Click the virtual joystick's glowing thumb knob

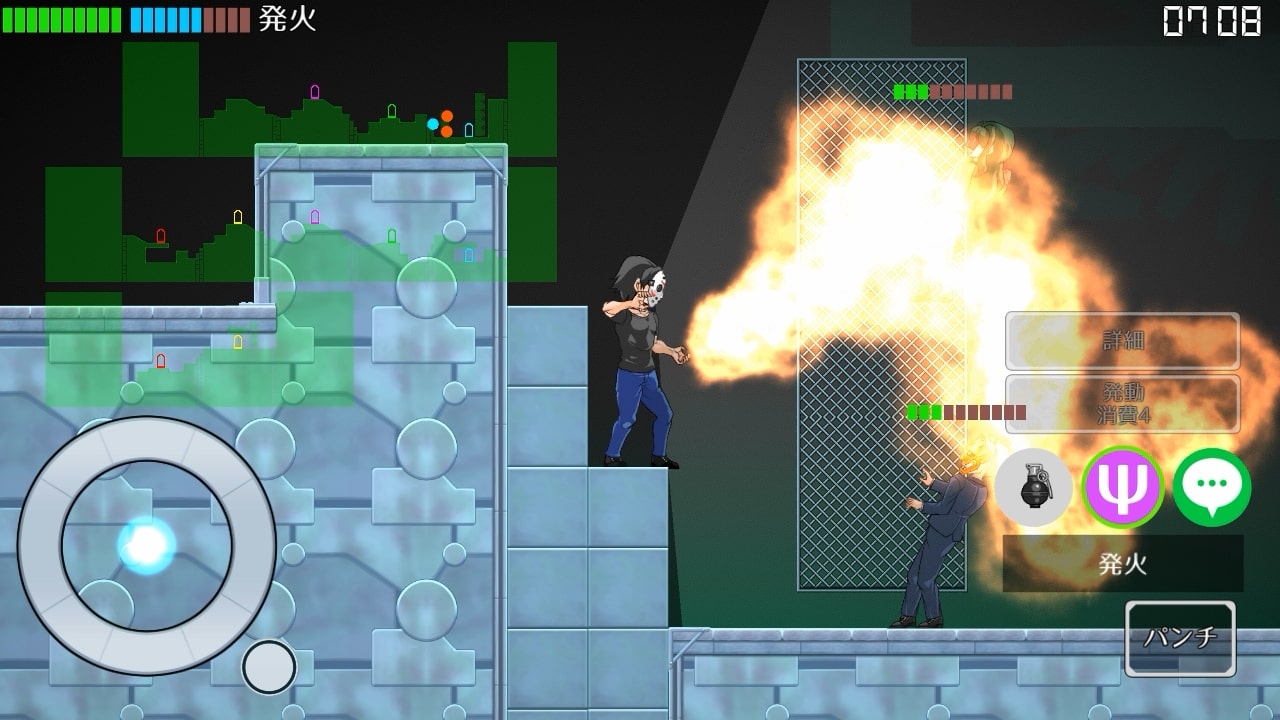click(147, 545)
